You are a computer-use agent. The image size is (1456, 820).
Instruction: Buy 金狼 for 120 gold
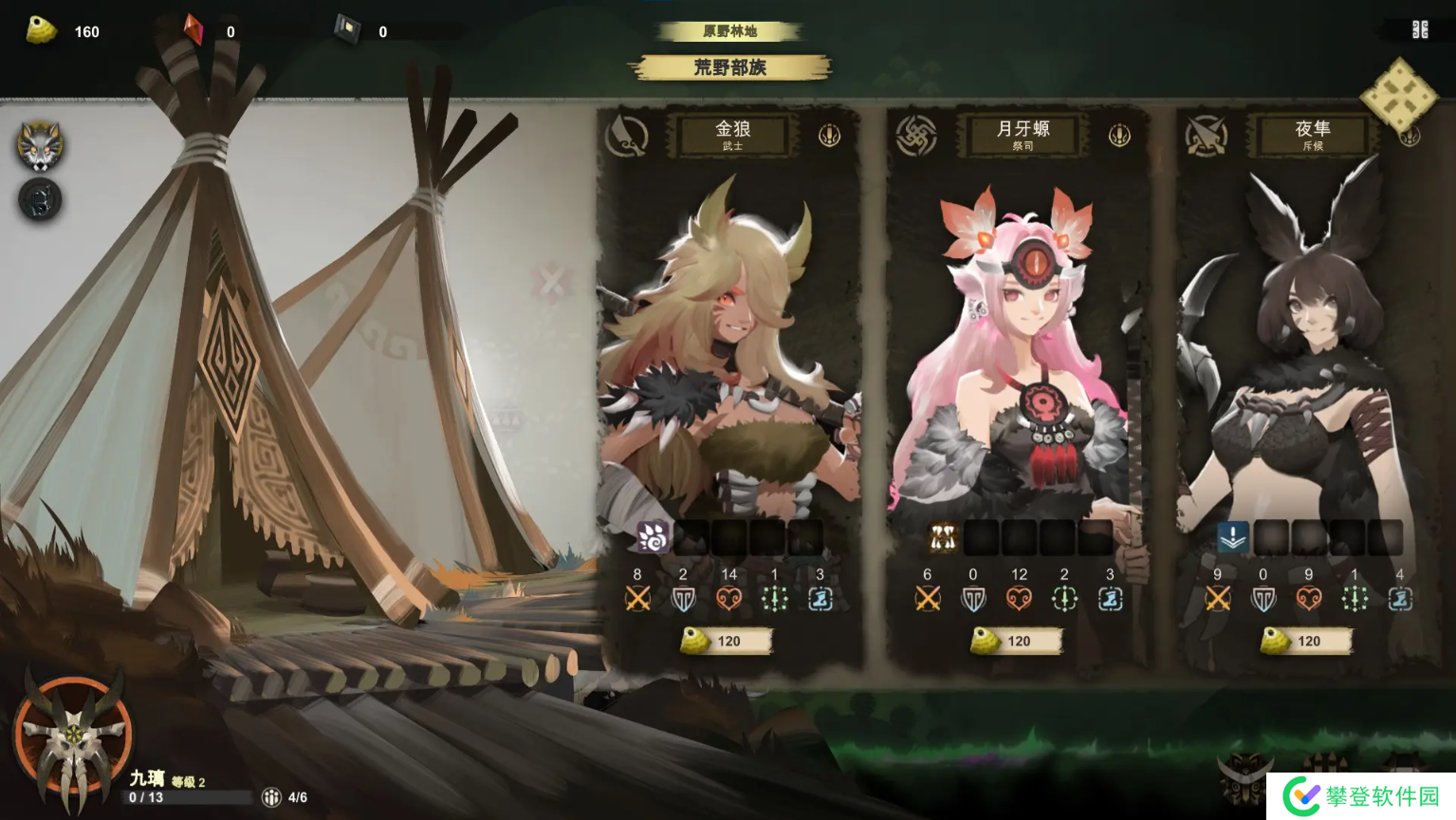coord(727,642)
